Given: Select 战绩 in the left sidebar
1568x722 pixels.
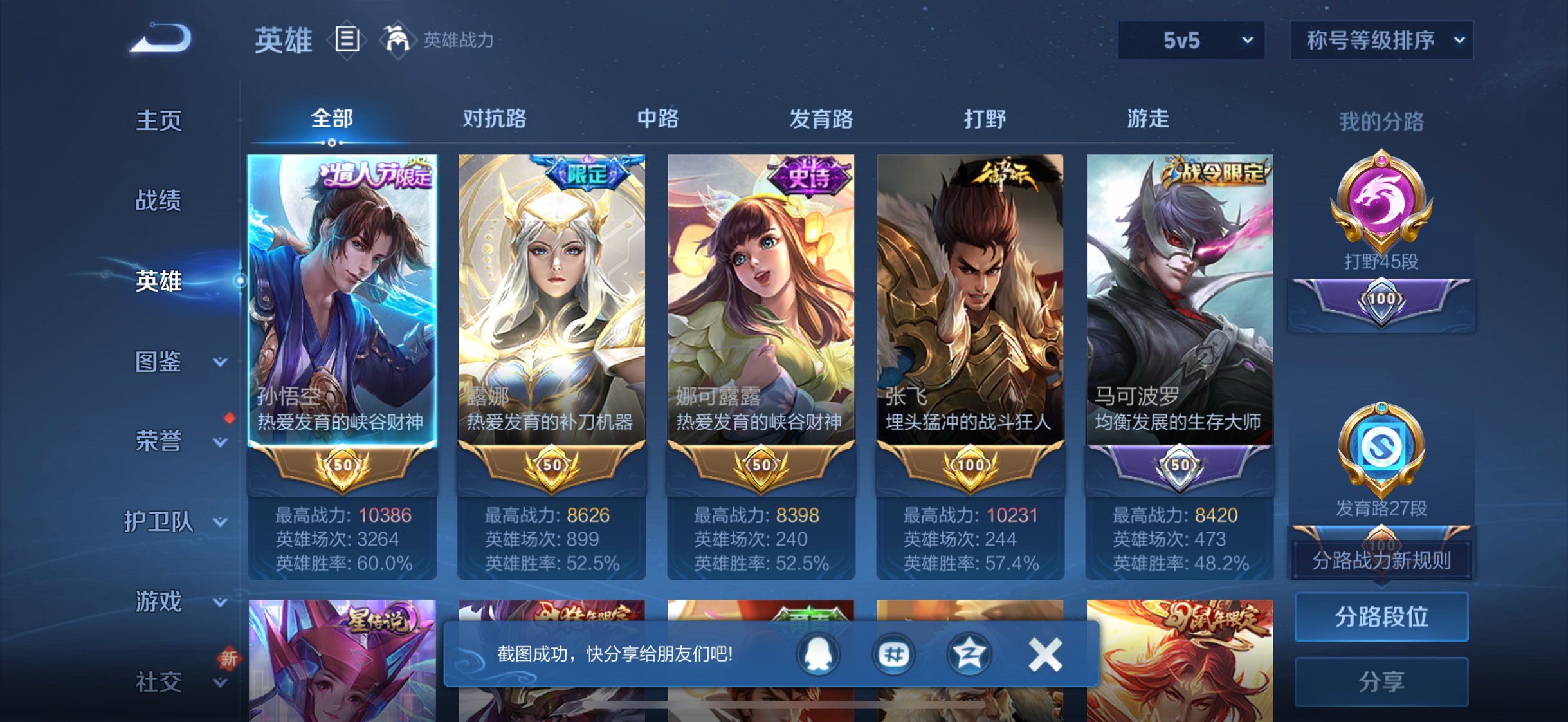Looking at the screenshot, I should 158,201.
